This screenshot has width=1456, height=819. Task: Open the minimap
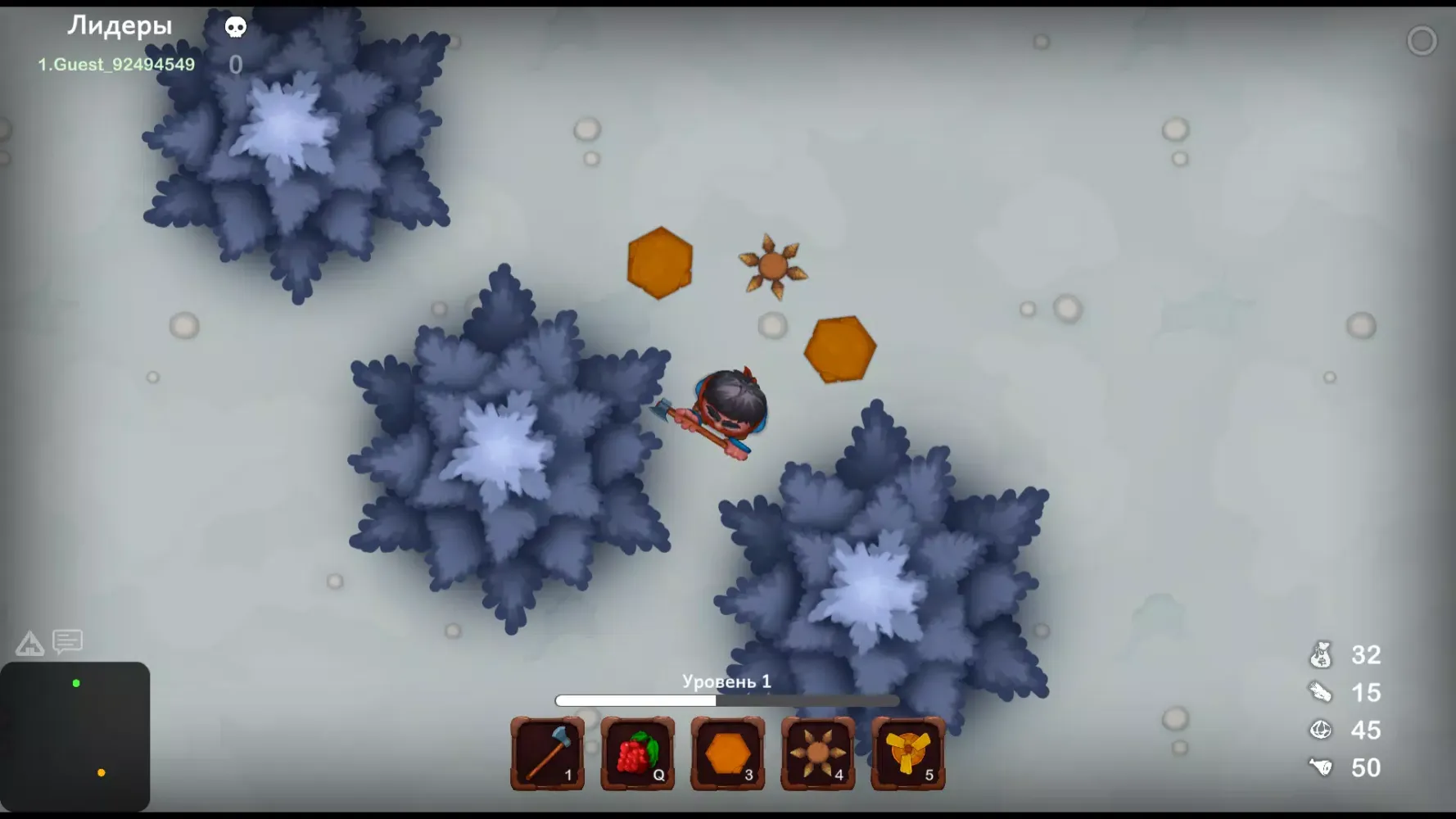click(x=75, y=735)
